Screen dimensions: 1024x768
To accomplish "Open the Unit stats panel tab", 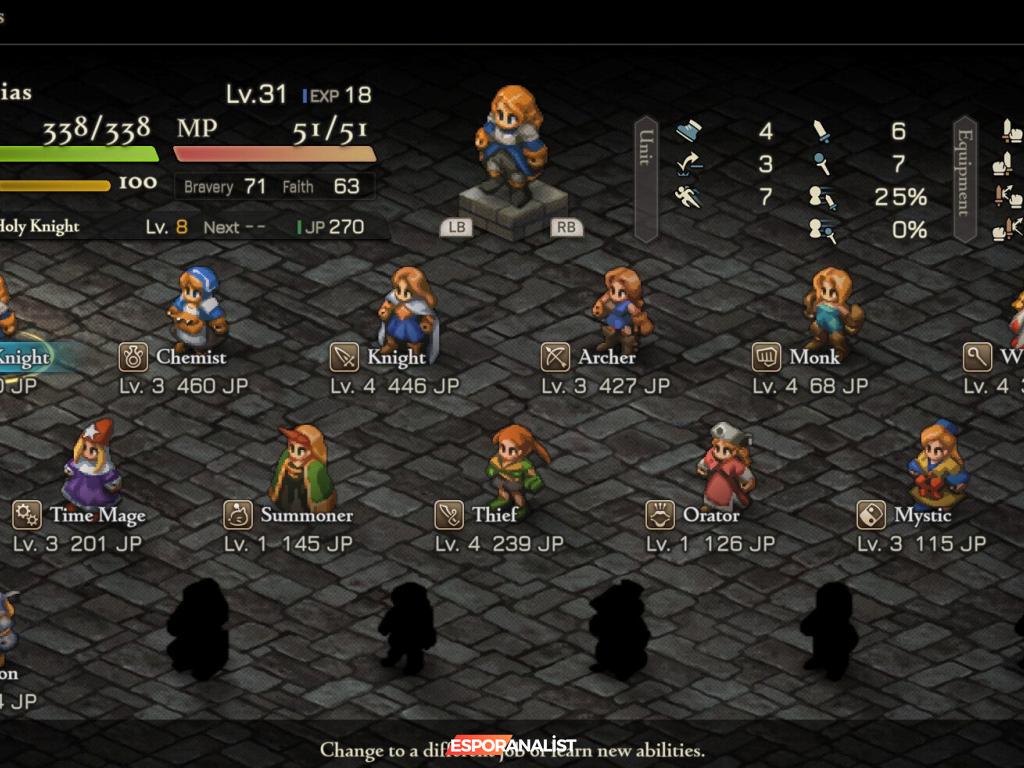I will coord(646,179).
